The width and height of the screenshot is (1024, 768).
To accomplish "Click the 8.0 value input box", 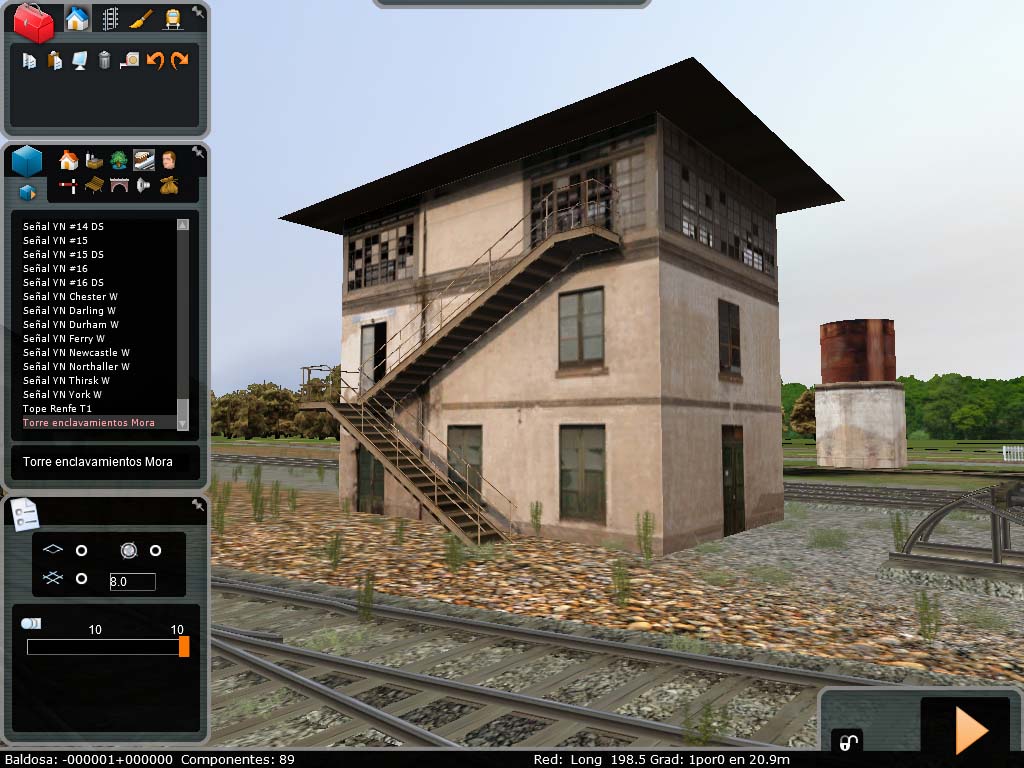I will click(132, 581).
